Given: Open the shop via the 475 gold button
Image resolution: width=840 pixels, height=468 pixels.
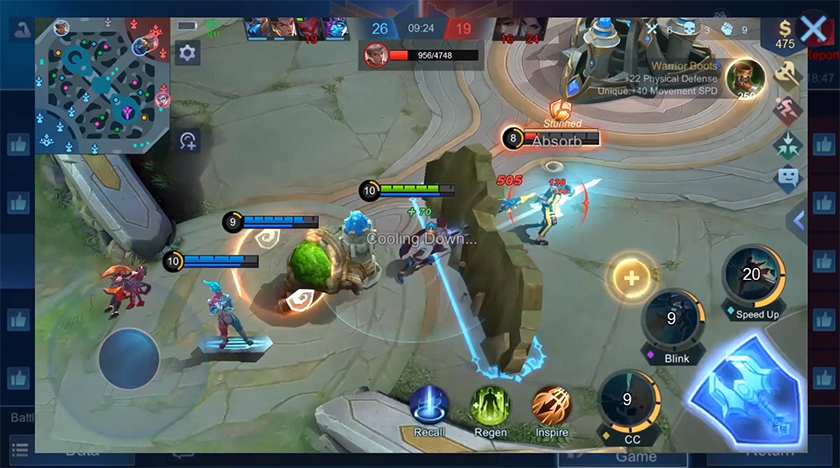Looking at the screenshot, I should pos(785,35).
